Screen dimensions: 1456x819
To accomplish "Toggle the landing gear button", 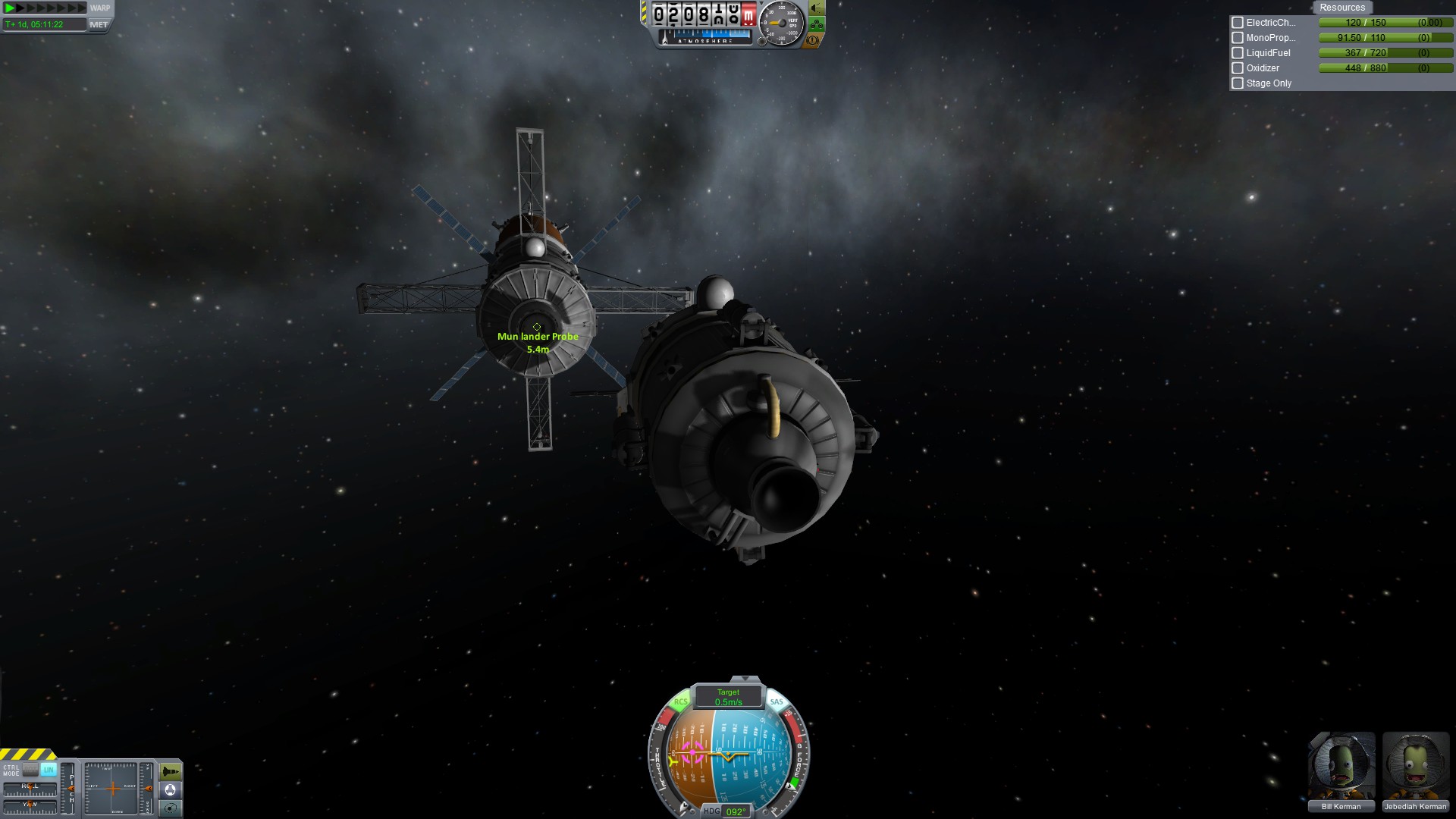I will click(817, 24).
